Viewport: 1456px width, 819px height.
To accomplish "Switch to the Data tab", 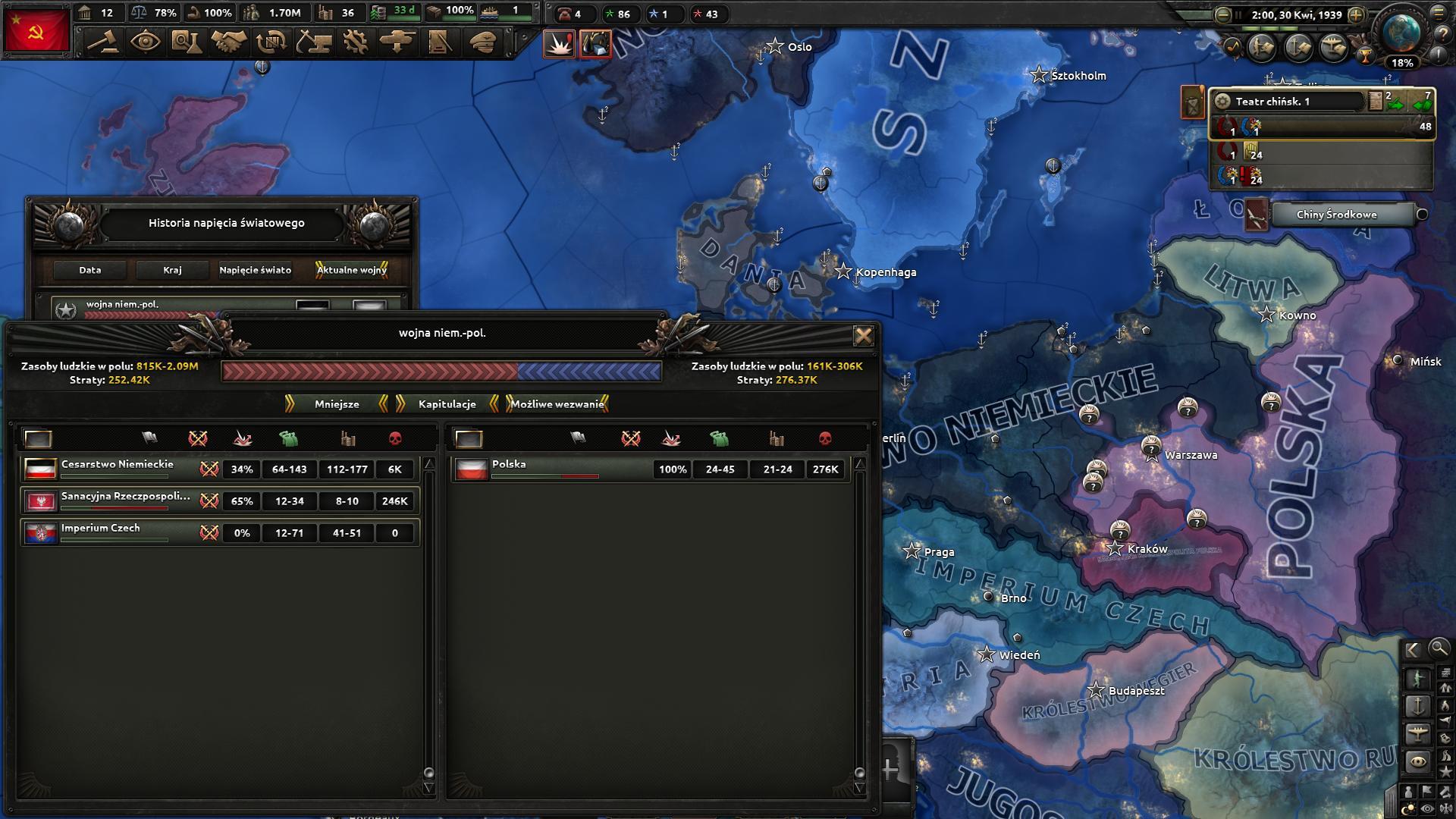I will point(89,270).
